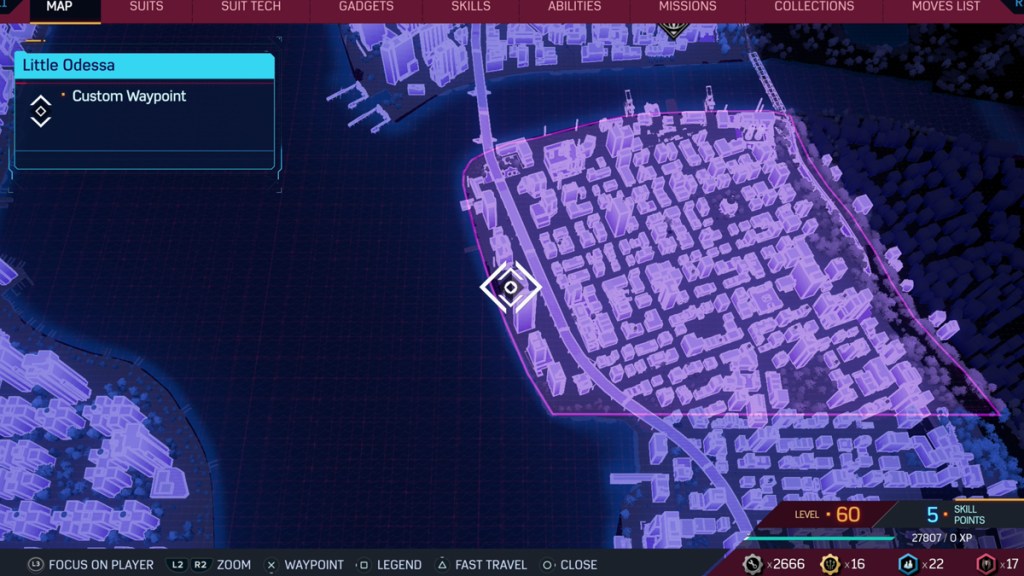The width and height of the screenshot is (1024, 576).
Task: Open the Suit Tech tab
Action: (x=250, y=7)
